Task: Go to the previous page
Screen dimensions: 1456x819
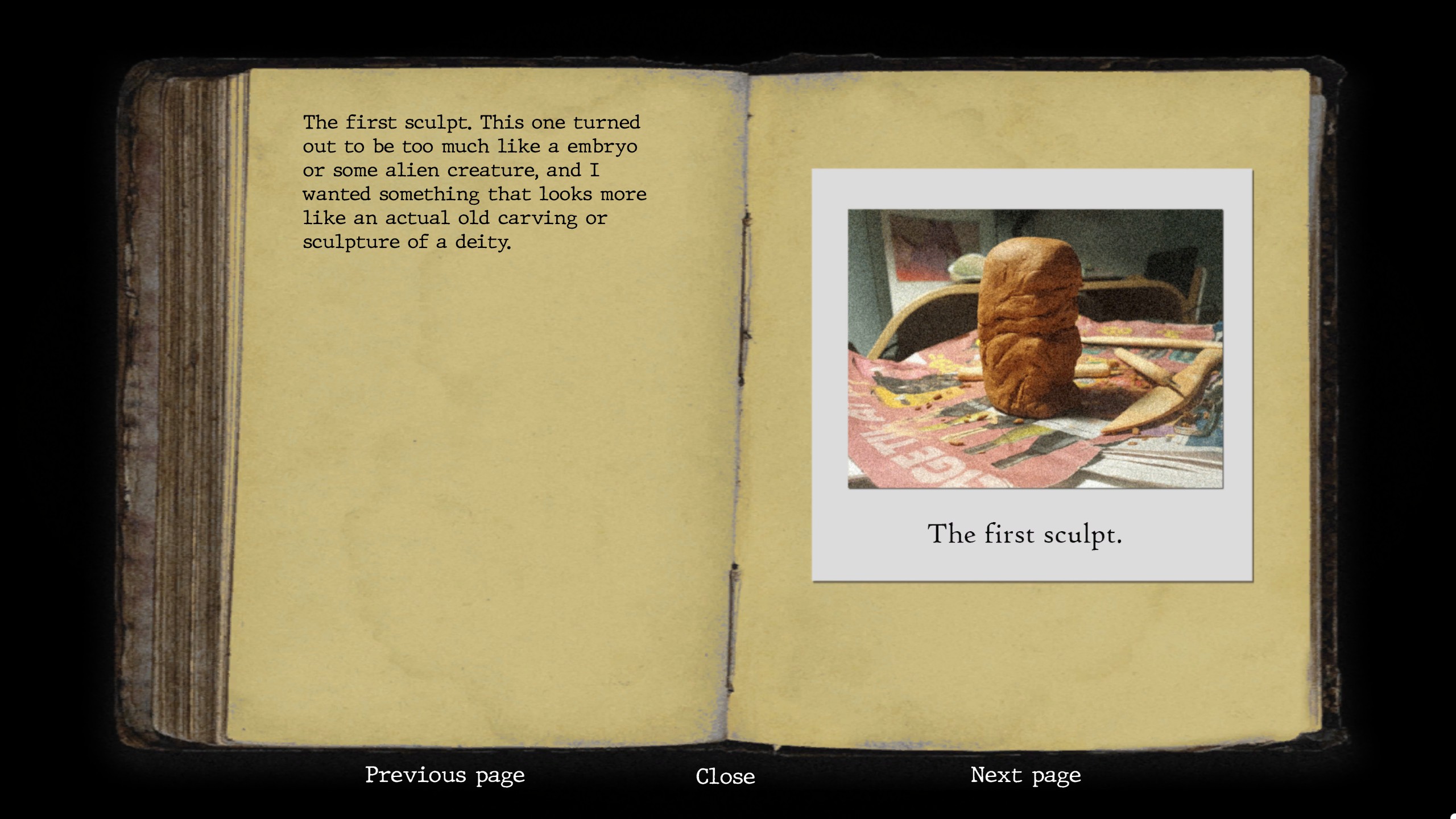Action: pos(445,775)
